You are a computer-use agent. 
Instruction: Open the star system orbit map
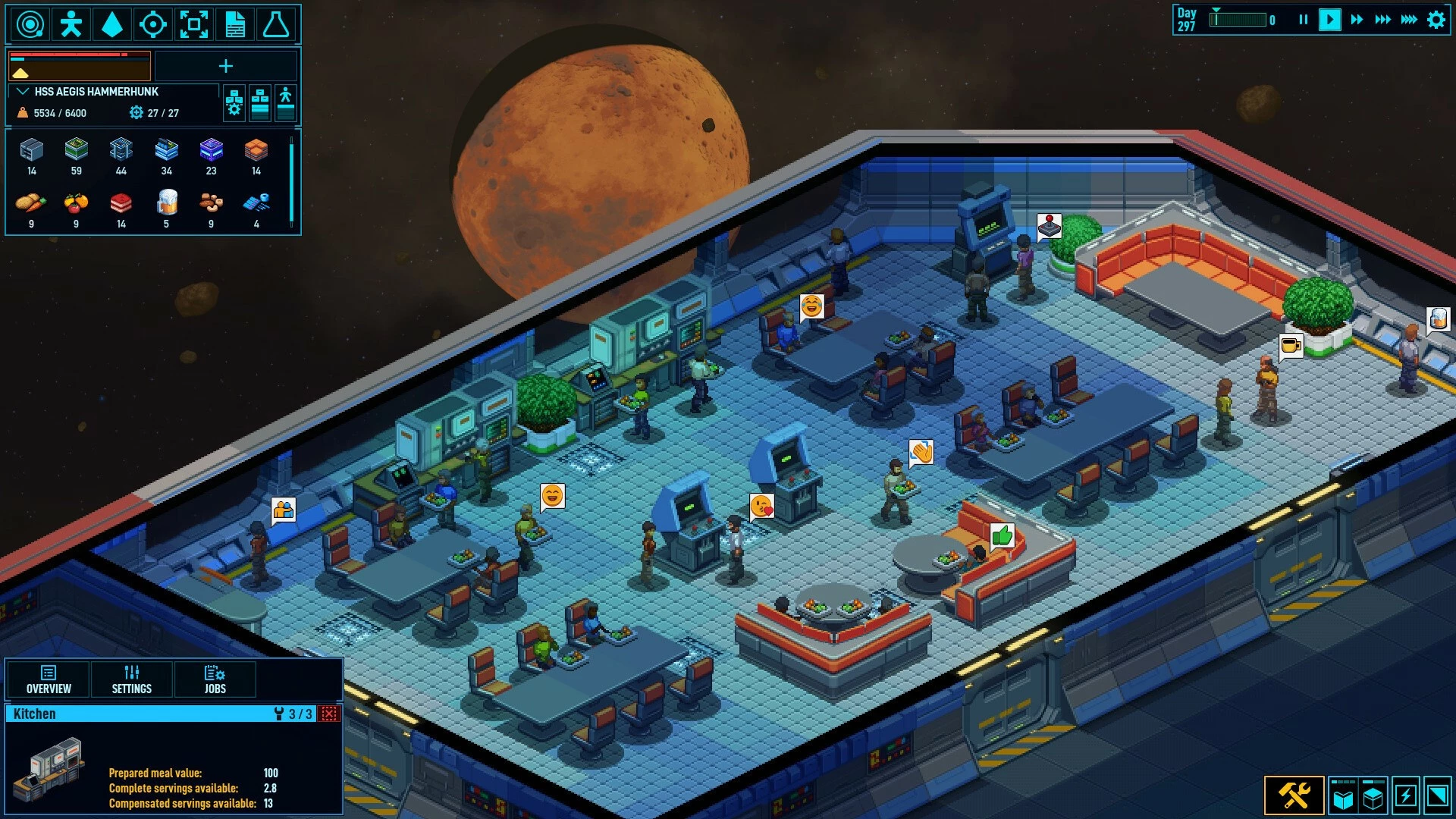tap(30, 24)
